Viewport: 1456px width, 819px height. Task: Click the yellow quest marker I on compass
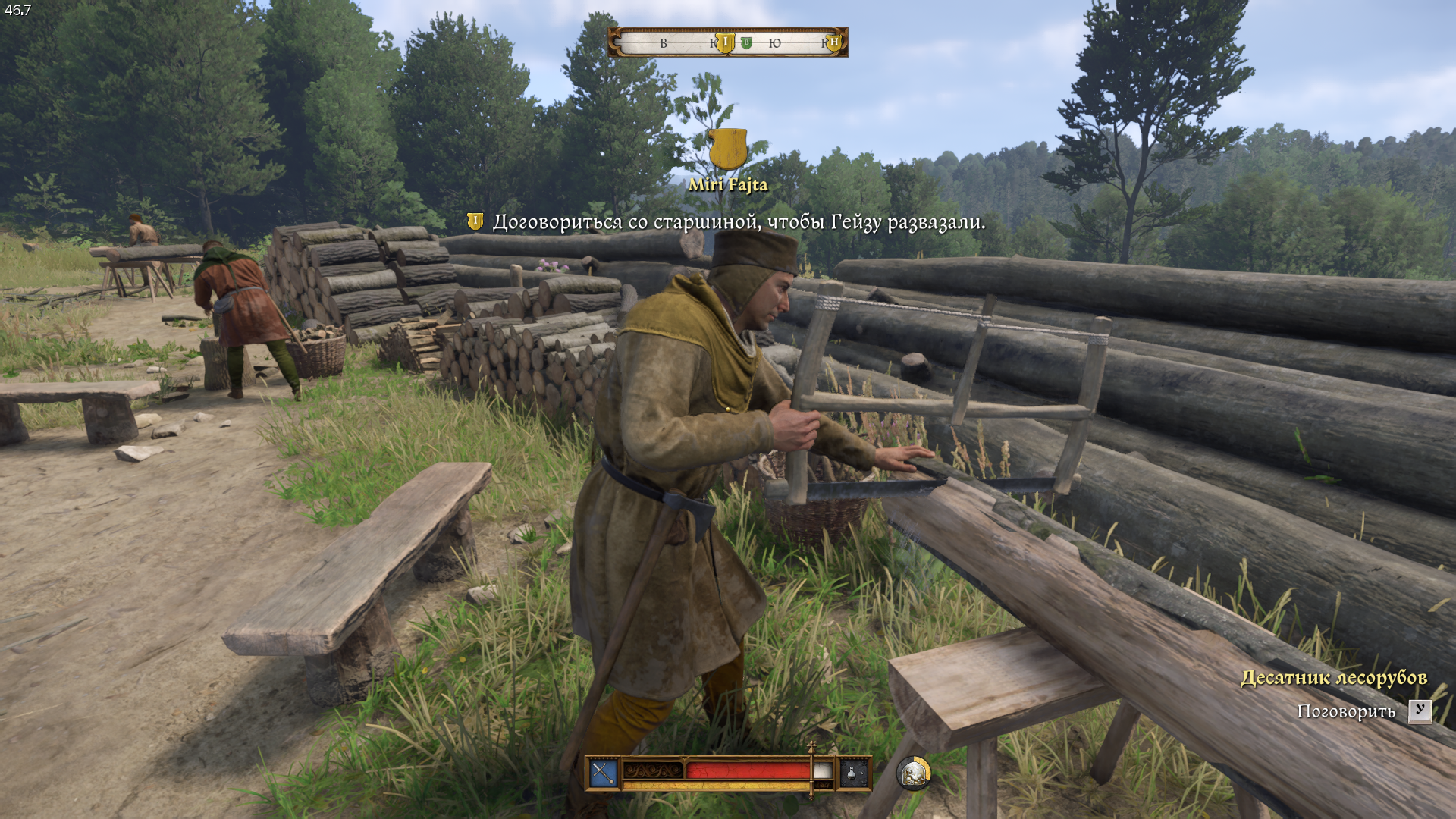click(x=725, y=43)
